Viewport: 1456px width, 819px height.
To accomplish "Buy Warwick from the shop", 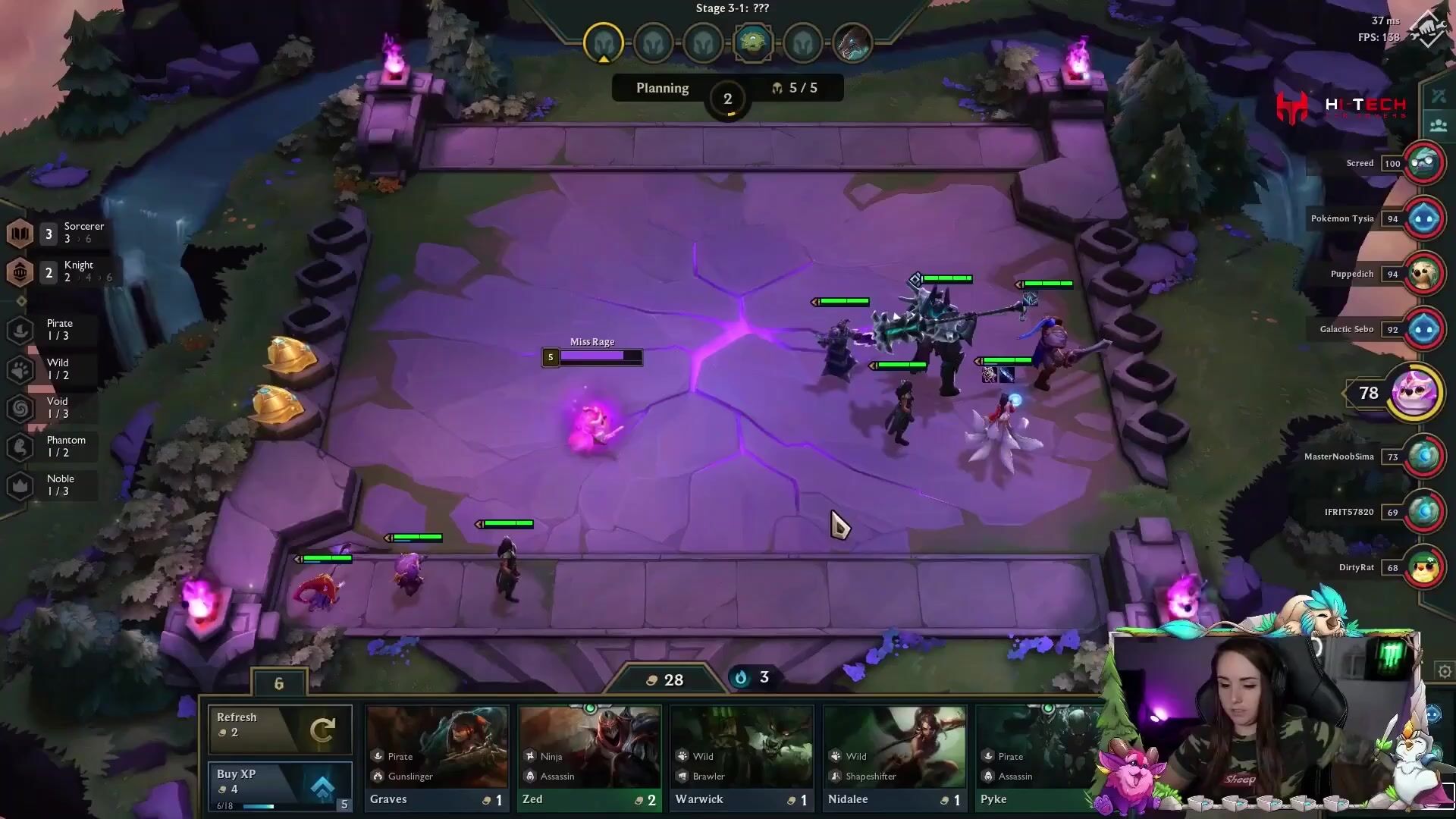I will [742, 758].
